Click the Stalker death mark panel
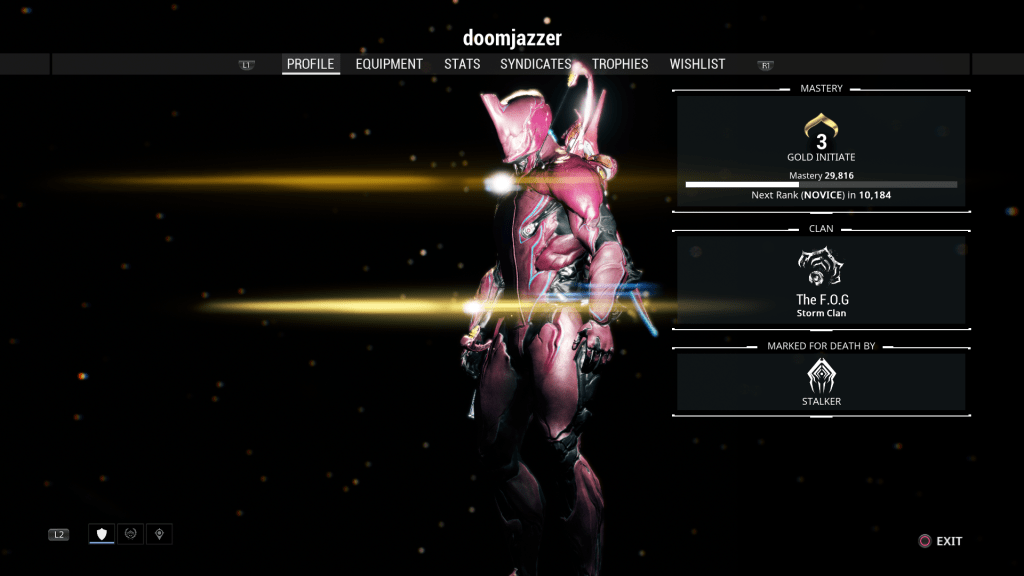The width and height of the screenshot is (1024, 576). pos(821,382)
